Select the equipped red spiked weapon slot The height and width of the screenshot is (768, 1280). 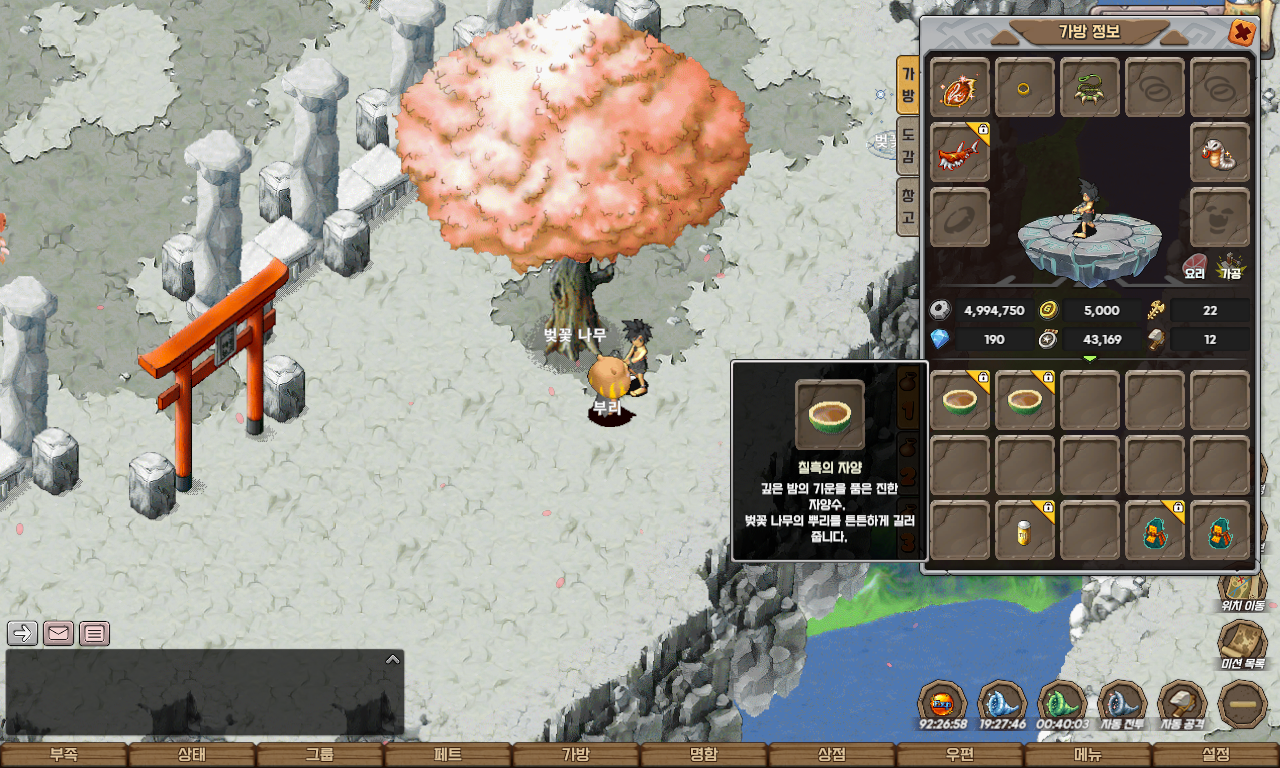(x=960, y=152)
